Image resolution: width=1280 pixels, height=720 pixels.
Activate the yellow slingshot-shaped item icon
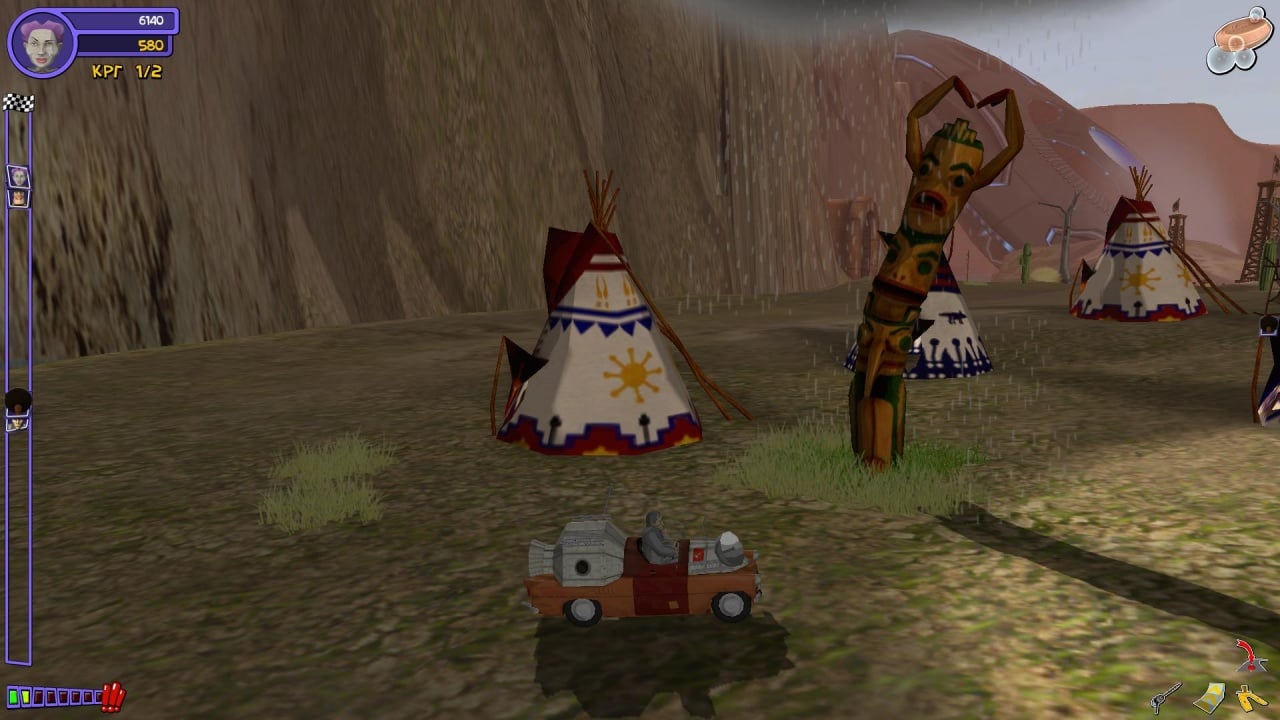[1251, 697]
